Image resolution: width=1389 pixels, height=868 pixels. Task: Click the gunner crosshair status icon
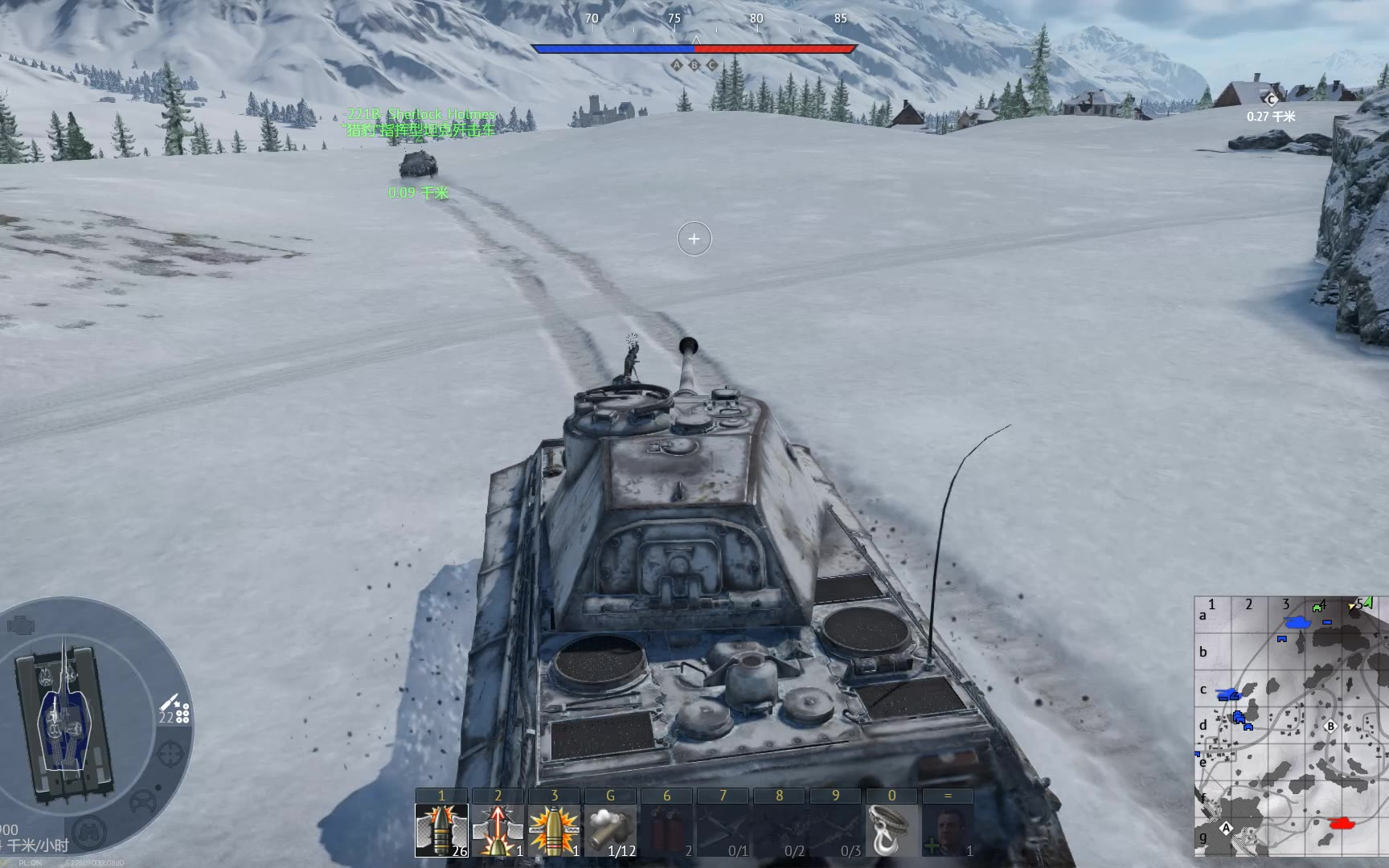click(170, 755)
